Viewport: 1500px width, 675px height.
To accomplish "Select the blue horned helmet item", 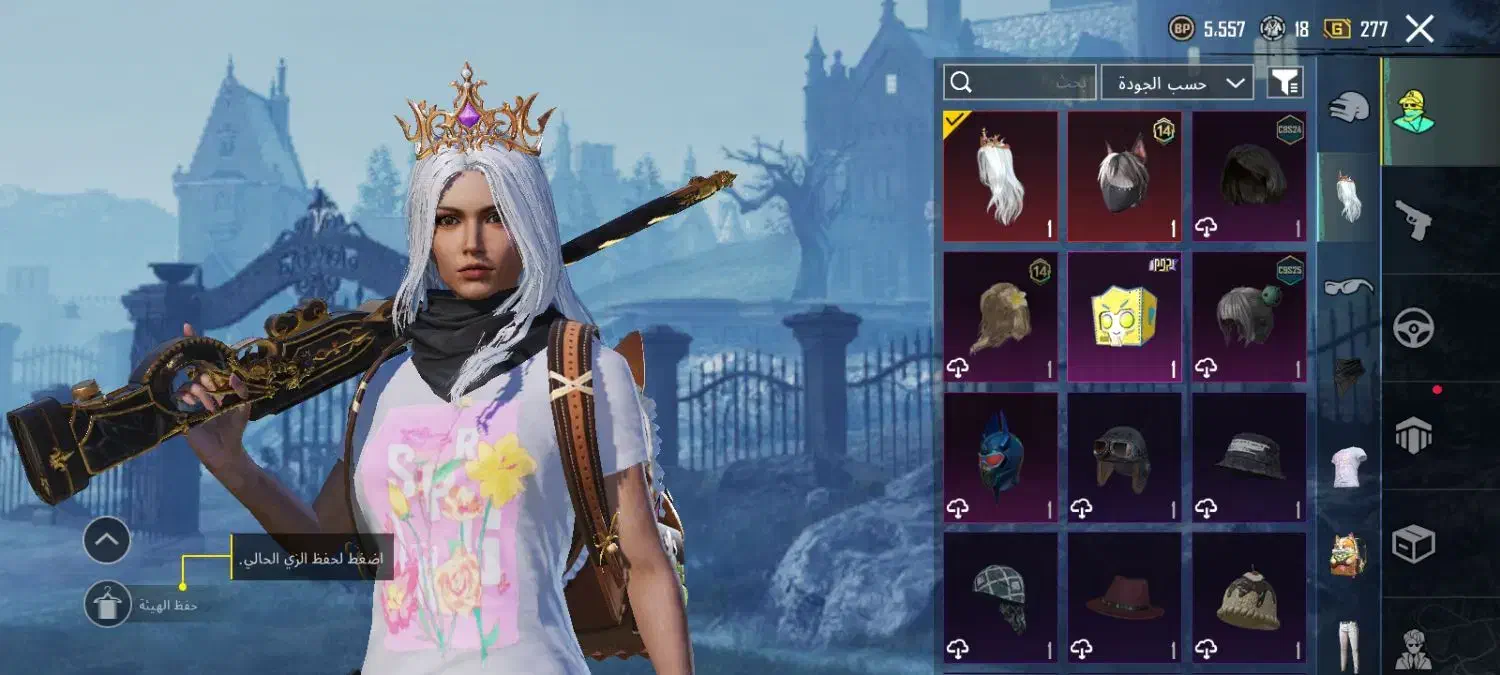I will point(1000,457).
